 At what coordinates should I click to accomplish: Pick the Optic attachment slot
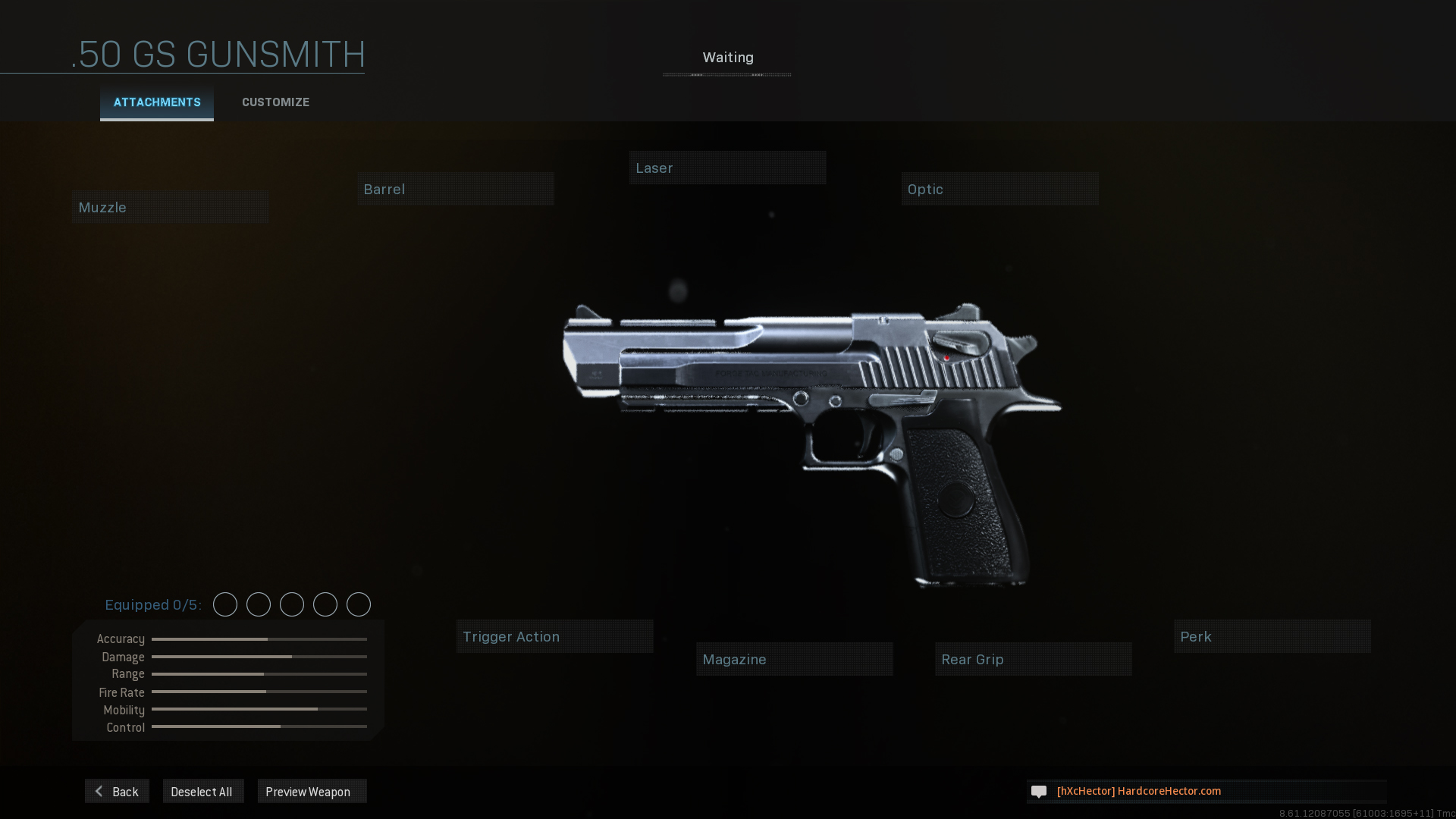[999, 189]
